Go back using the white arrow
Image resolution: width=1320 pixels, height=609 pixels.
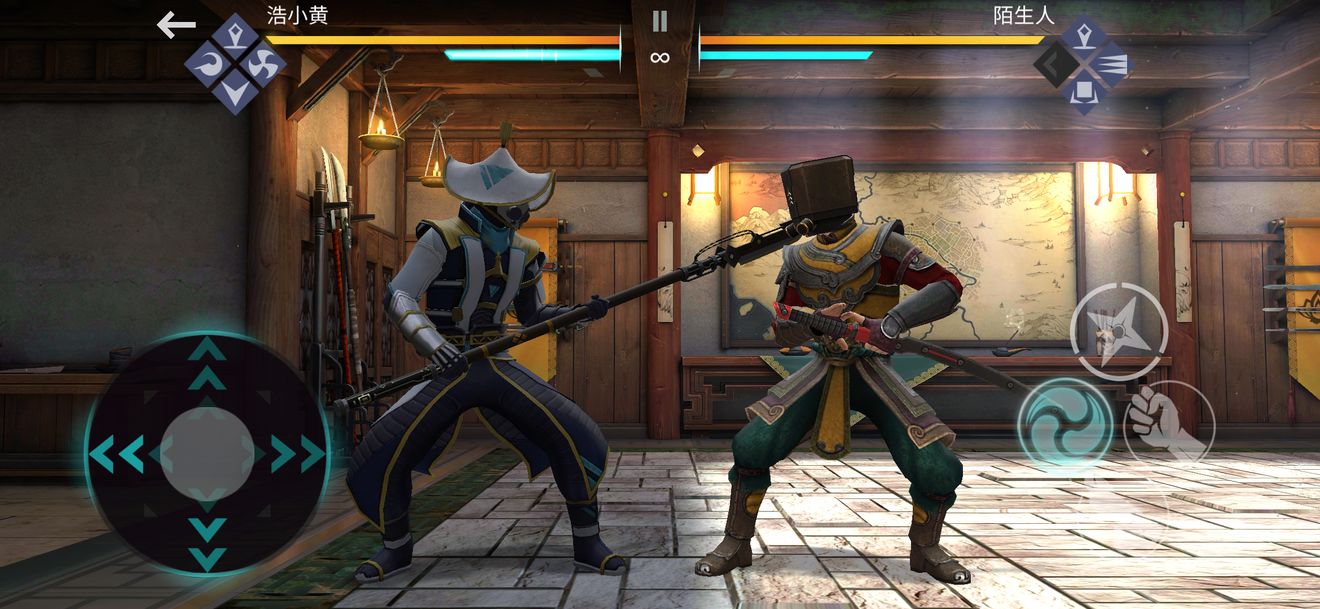point(176,26)
